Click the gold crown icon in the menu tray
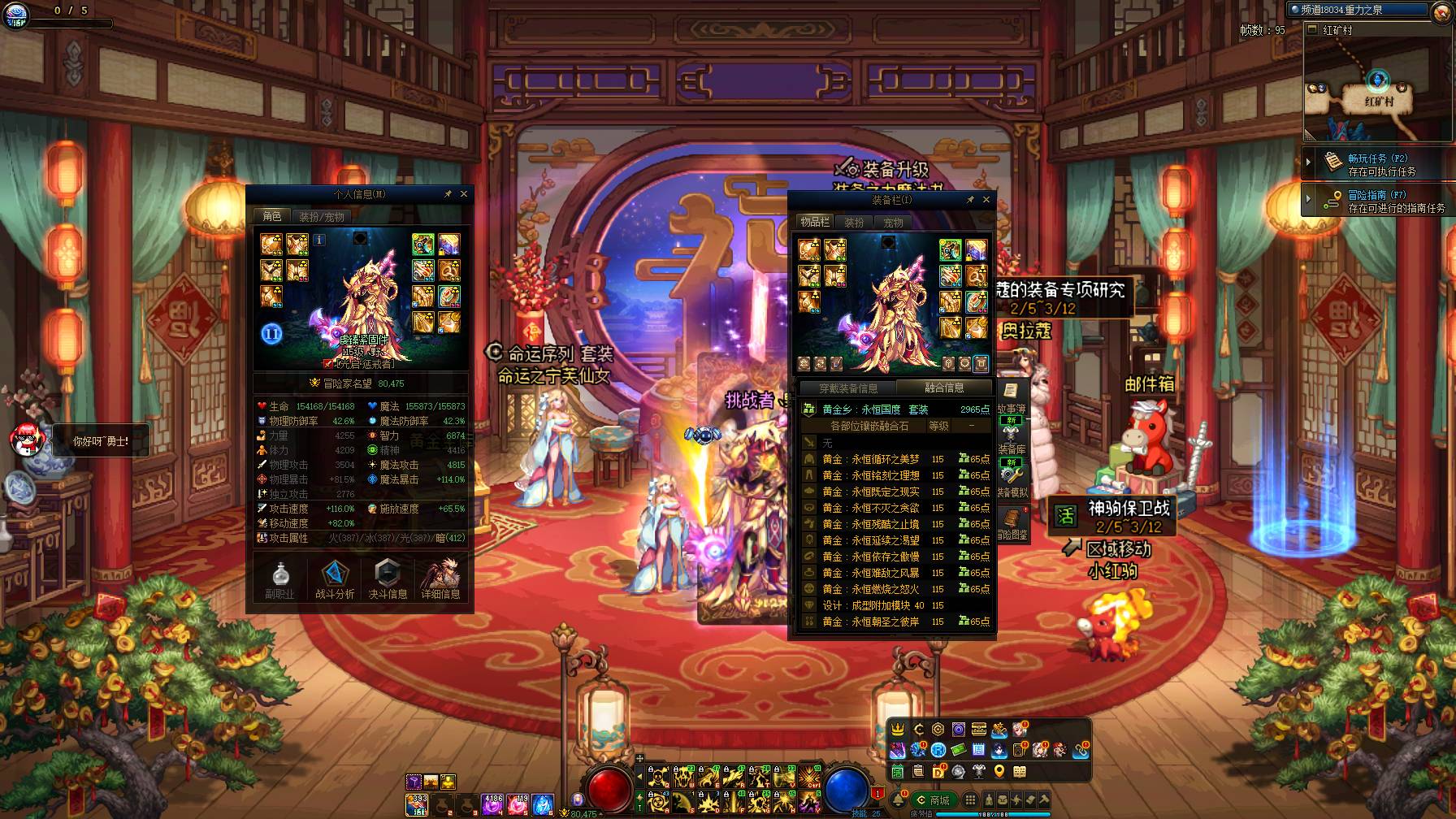Image resolution: width=1456 pixels, height=819 pixels. (x=898, y=729)
